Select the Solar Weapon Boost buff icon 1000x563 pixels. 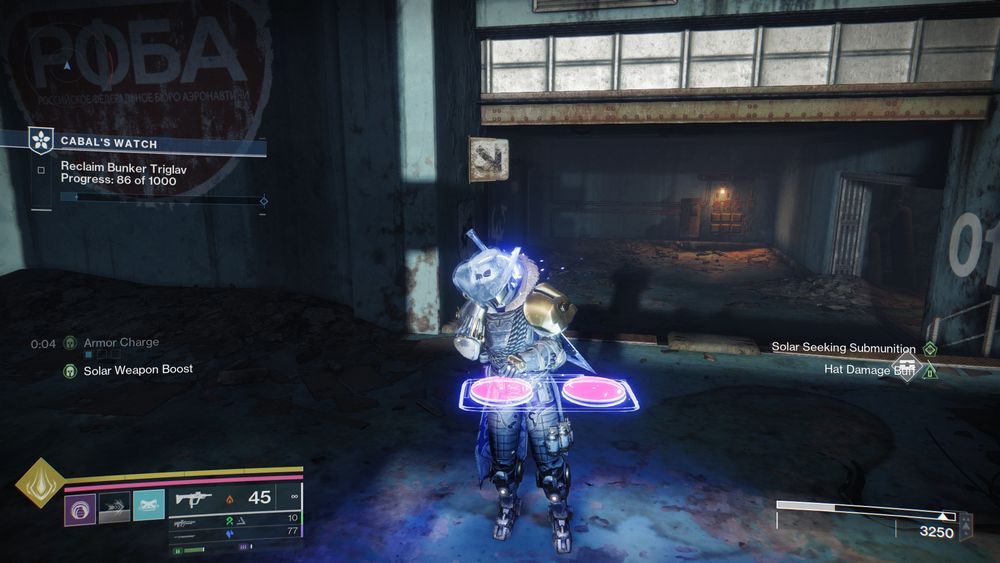(70, 369)
